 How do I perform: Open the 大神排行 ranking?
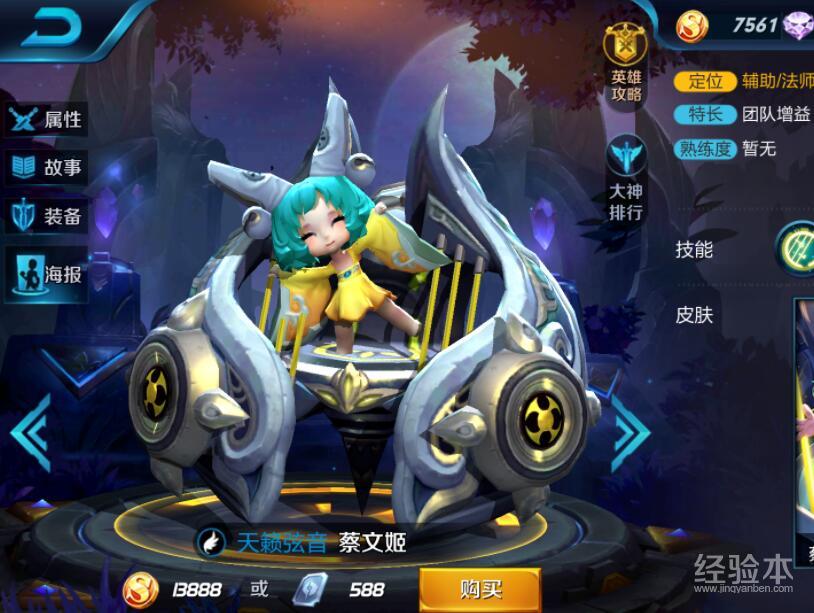click(627, 178)
